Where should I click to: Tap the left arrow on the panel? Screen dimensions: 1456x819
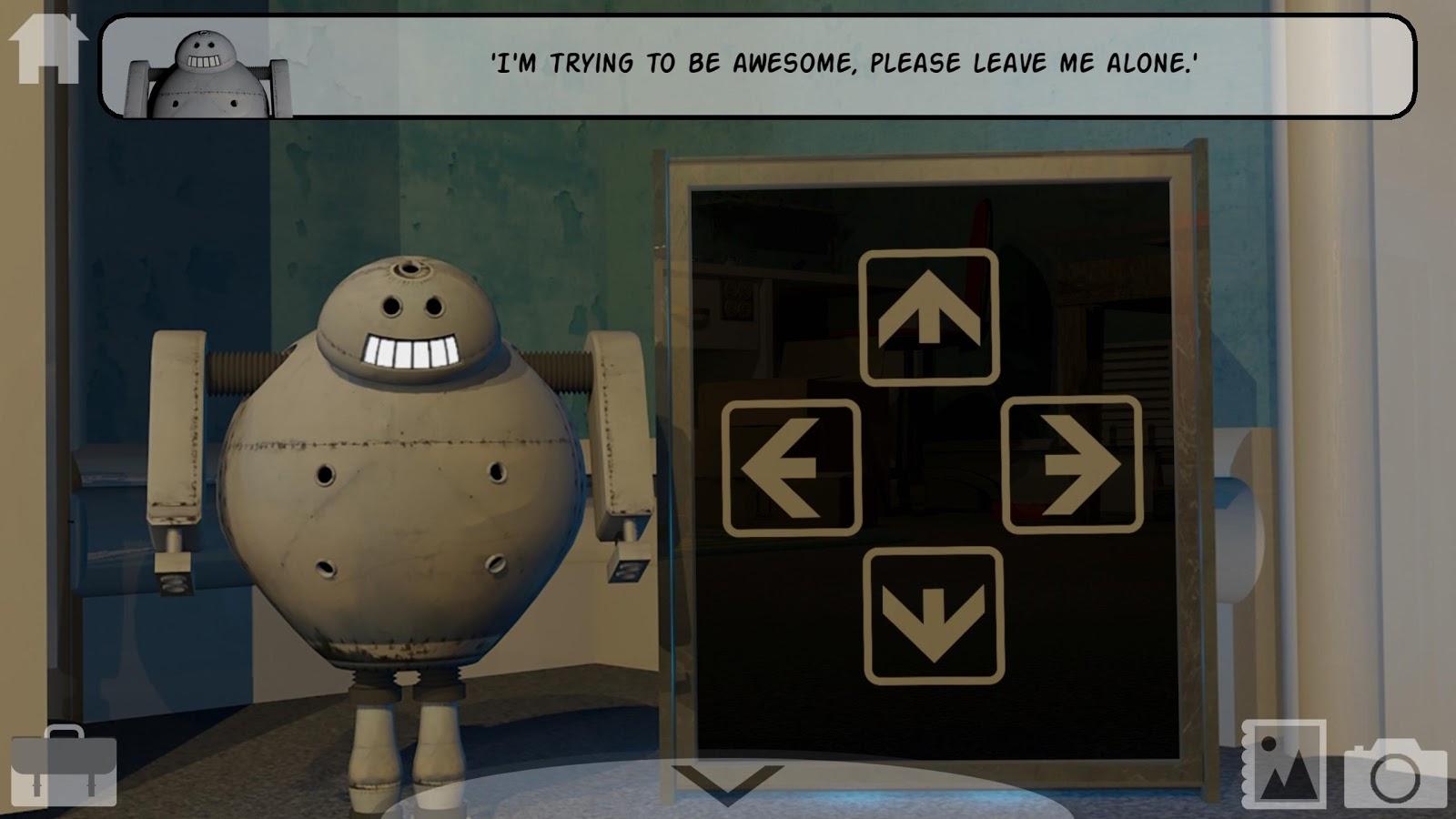(792, 467)
